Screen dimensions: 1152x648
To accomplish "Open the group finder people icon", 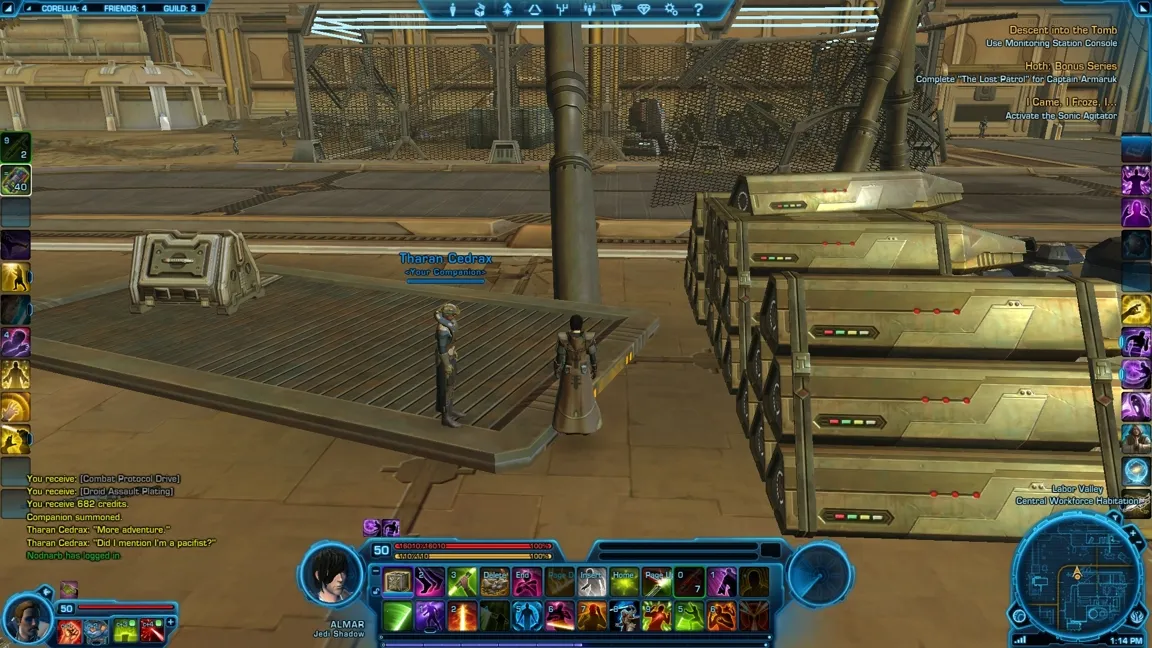I will [x=589, y=10].
